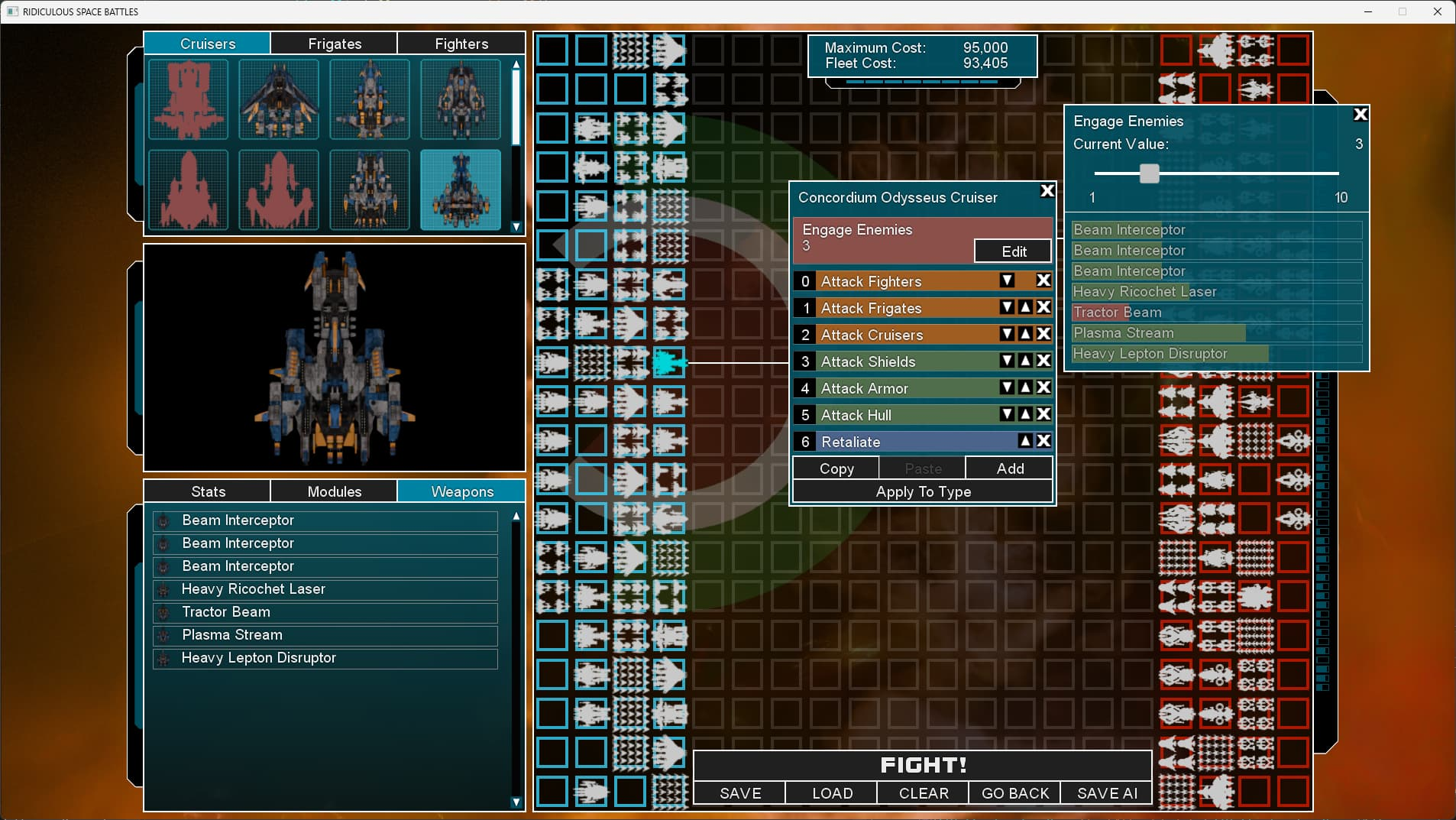
Task: Add a new order to the list
Action: coord(1009,468)
